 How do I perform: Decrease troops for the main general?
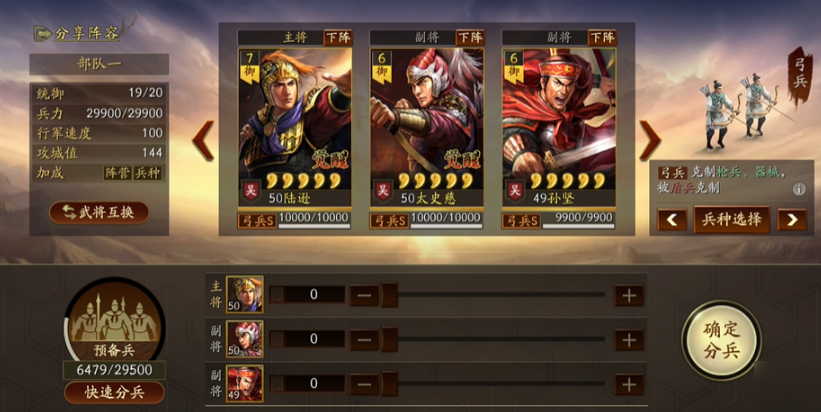[x=364, y=295]
